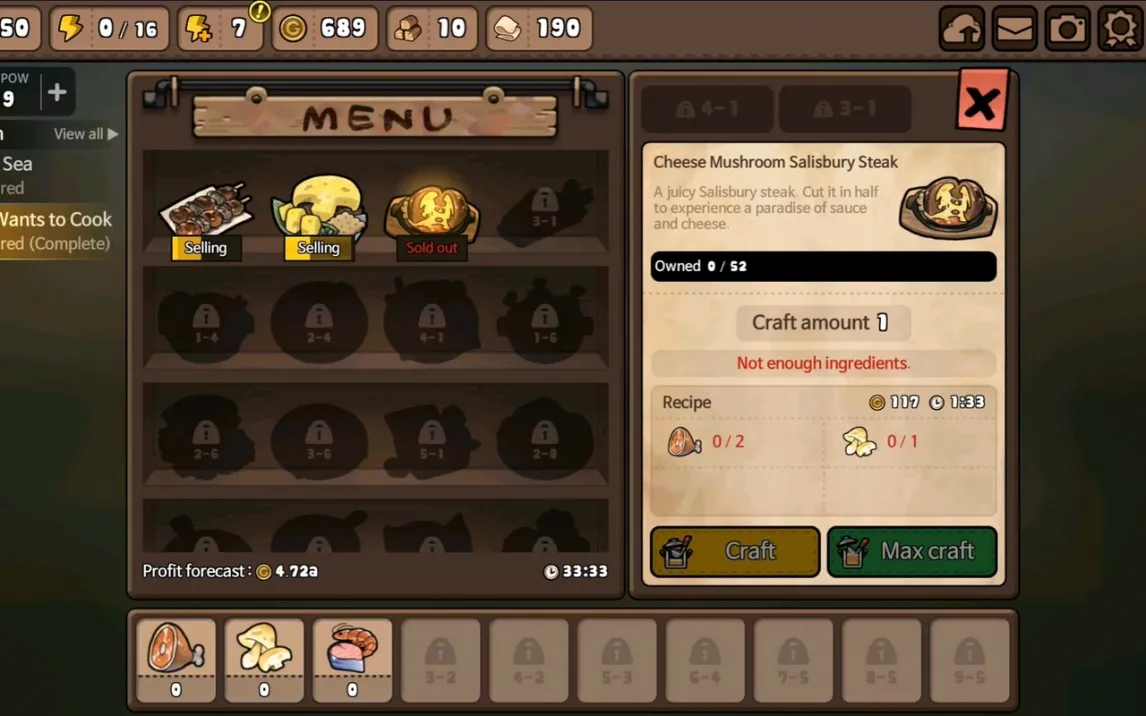Open the mailbox envelope

(1014, 29)
